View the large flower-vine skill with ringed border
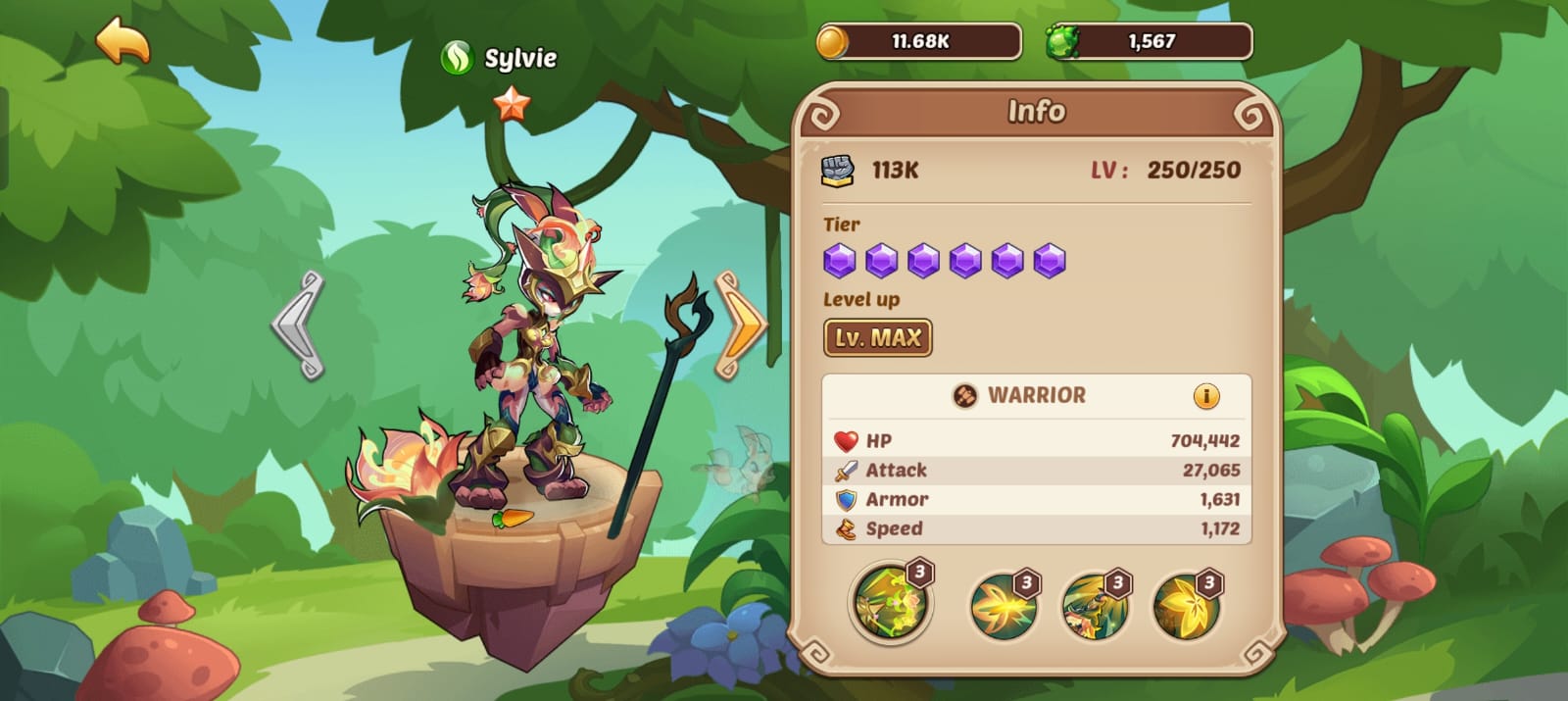Image resolution: width=1568 pixels, height=701 pixels. coord(889,602)
